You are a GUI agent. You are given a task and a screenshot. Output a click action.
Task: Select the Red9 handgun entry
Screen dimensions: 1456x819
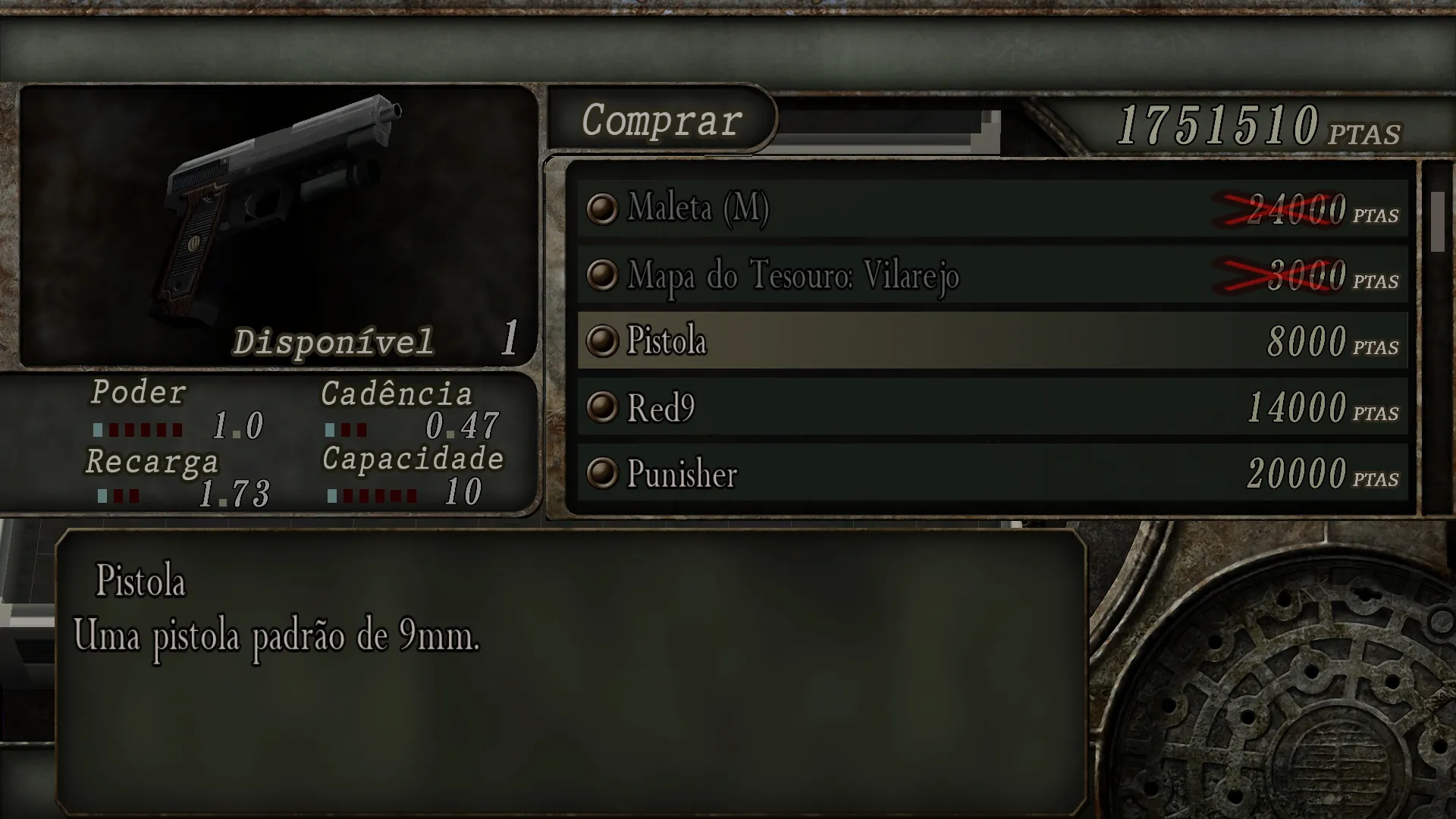pyautogui.click(x=992, y=407)
